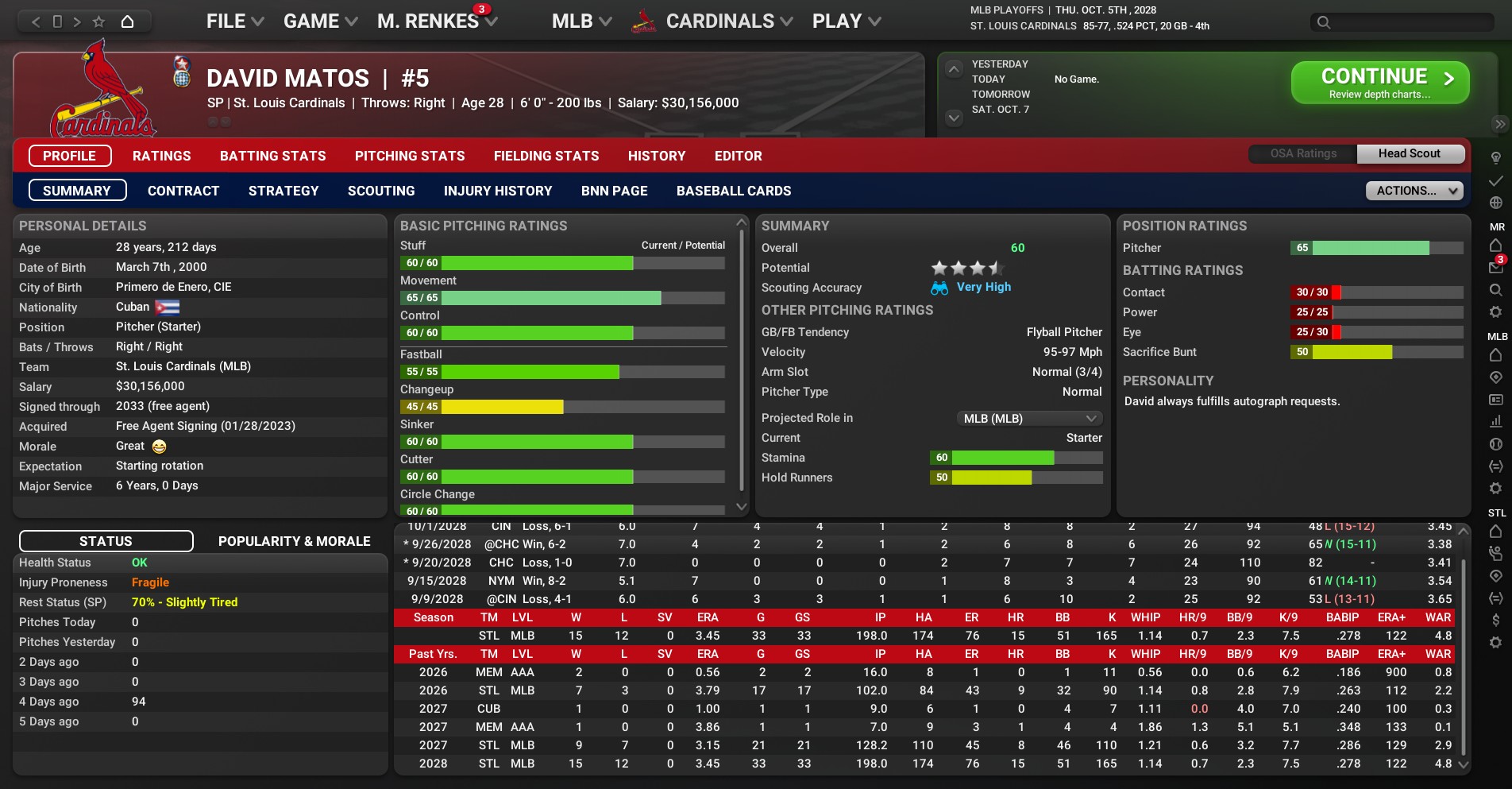
Task: Show the CONTRACT sub-tab
Action: click(x=183, y=191)
